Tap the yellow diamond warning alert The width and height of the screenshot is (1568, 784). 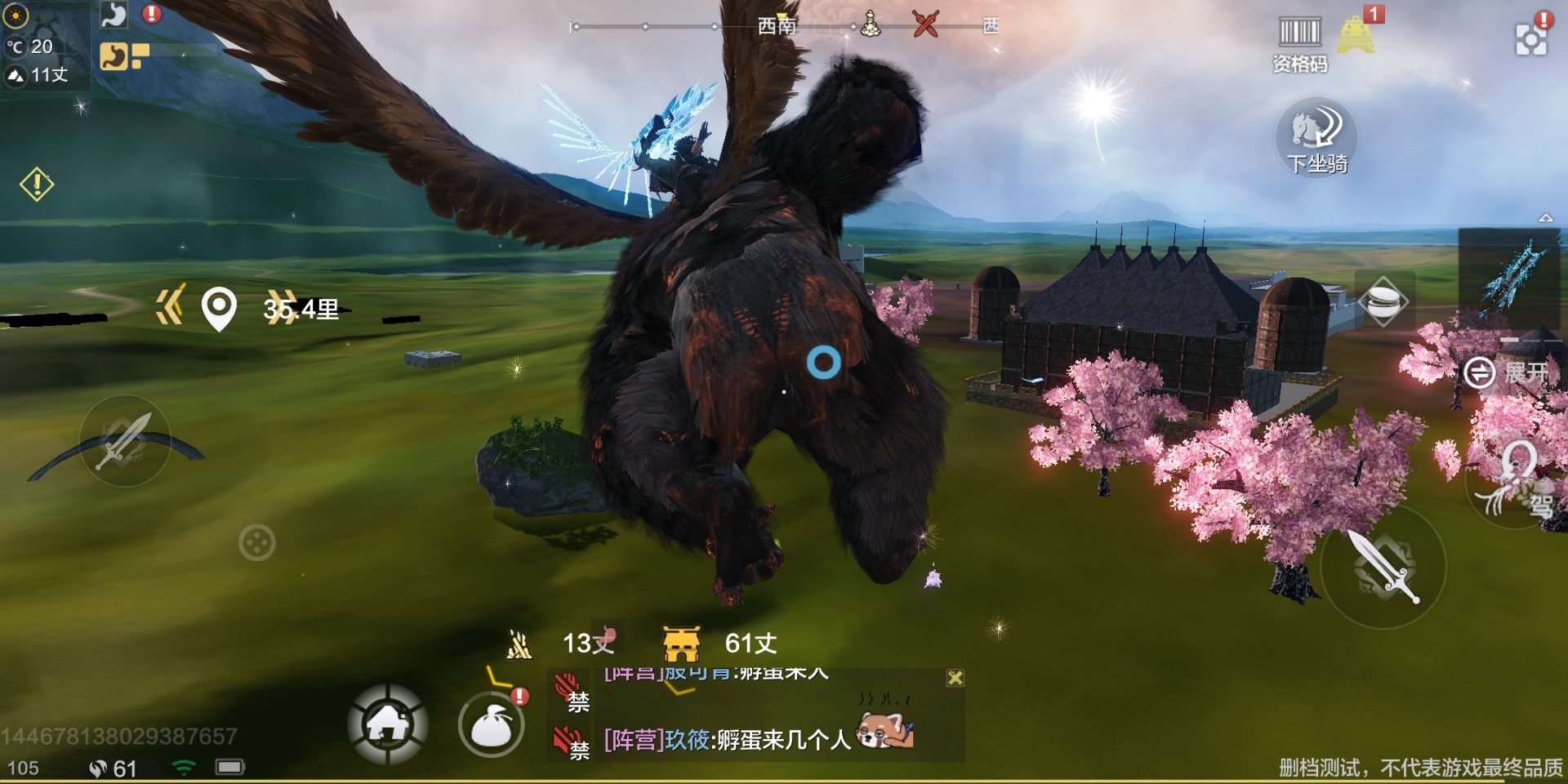click(x=37, y=185)
